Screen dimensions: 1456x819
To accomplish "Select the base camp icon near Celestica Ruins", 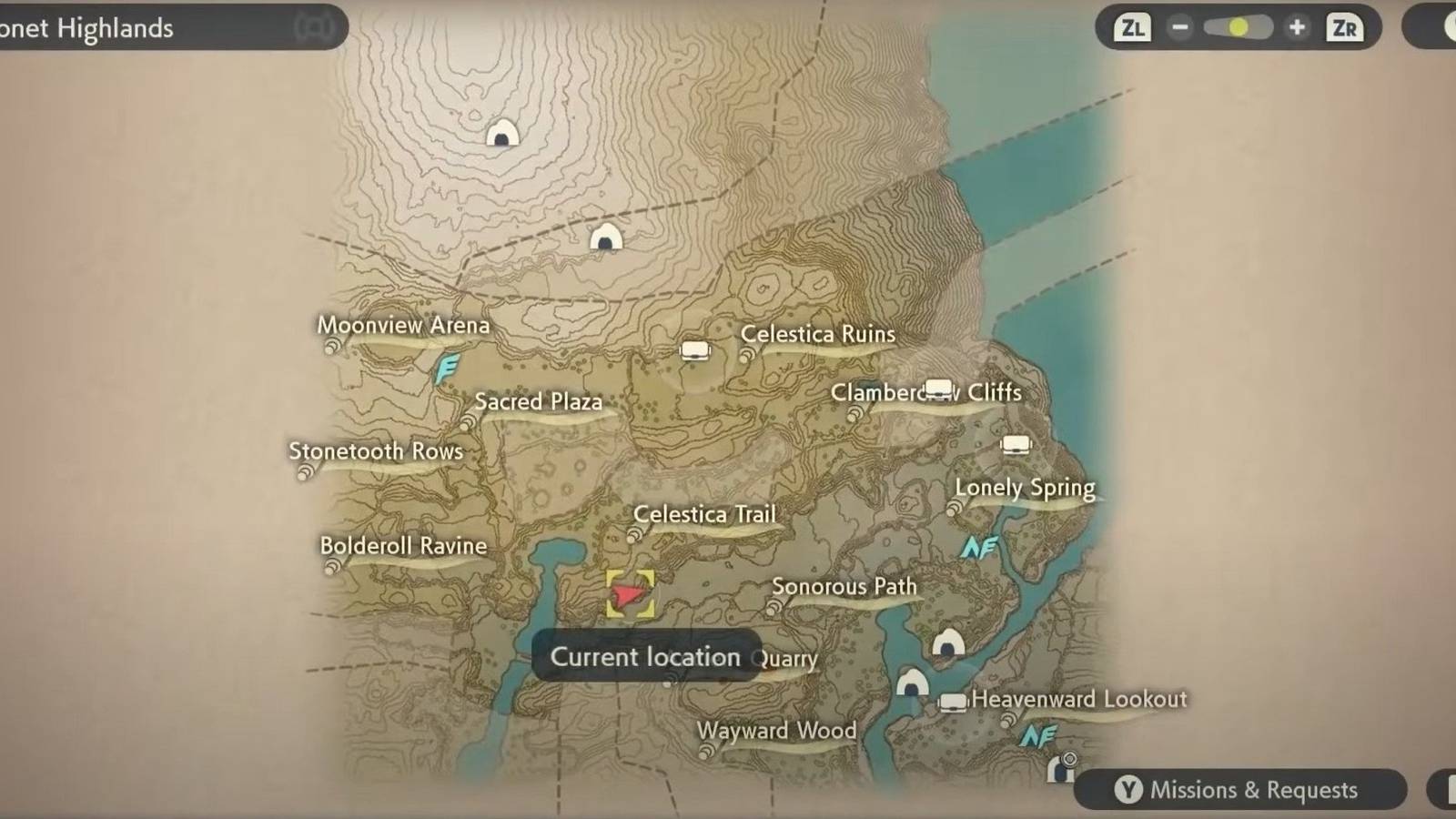I will (695, 349).
